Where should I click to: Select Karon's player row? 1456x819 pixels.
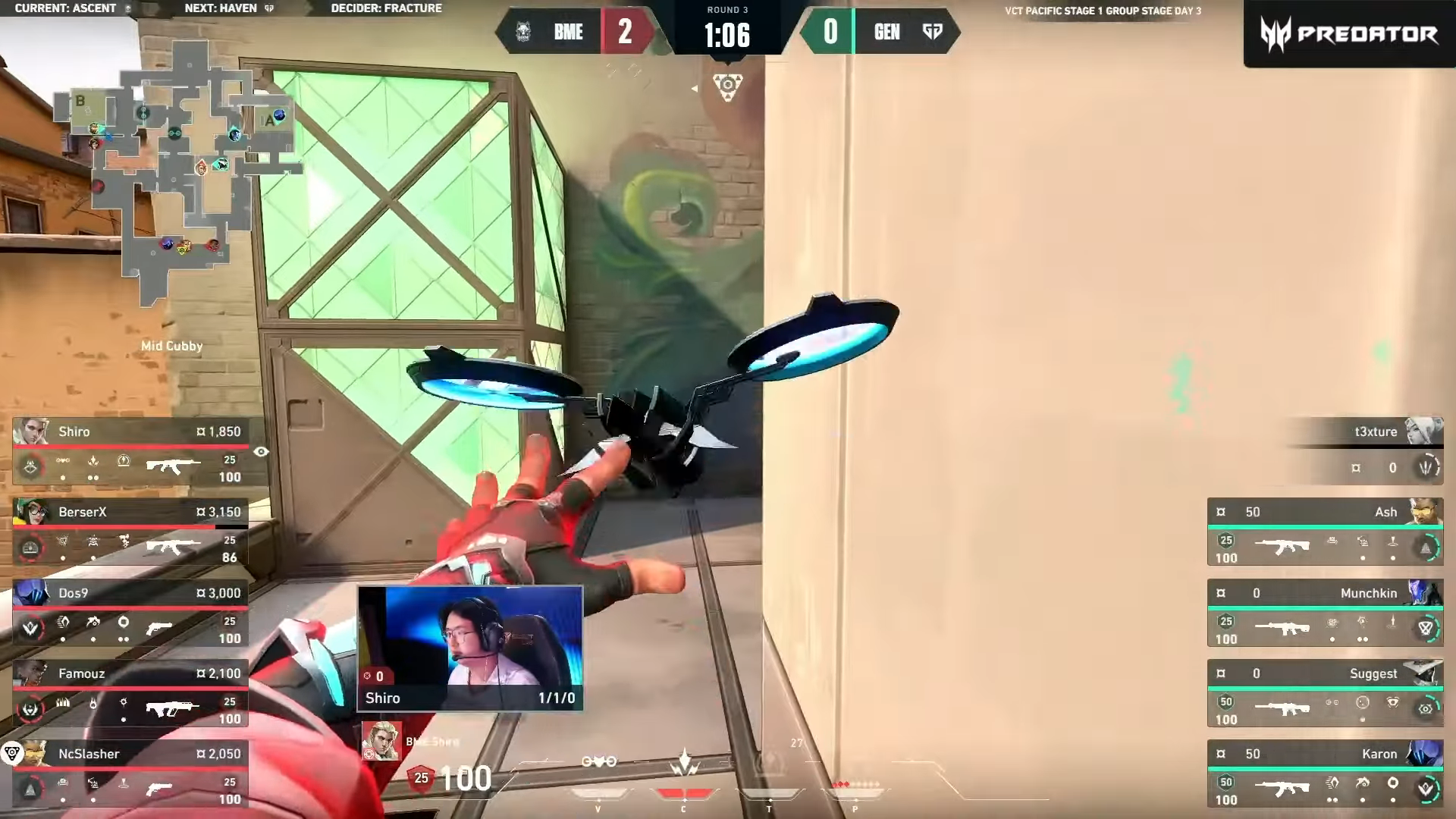(1325, 774)
